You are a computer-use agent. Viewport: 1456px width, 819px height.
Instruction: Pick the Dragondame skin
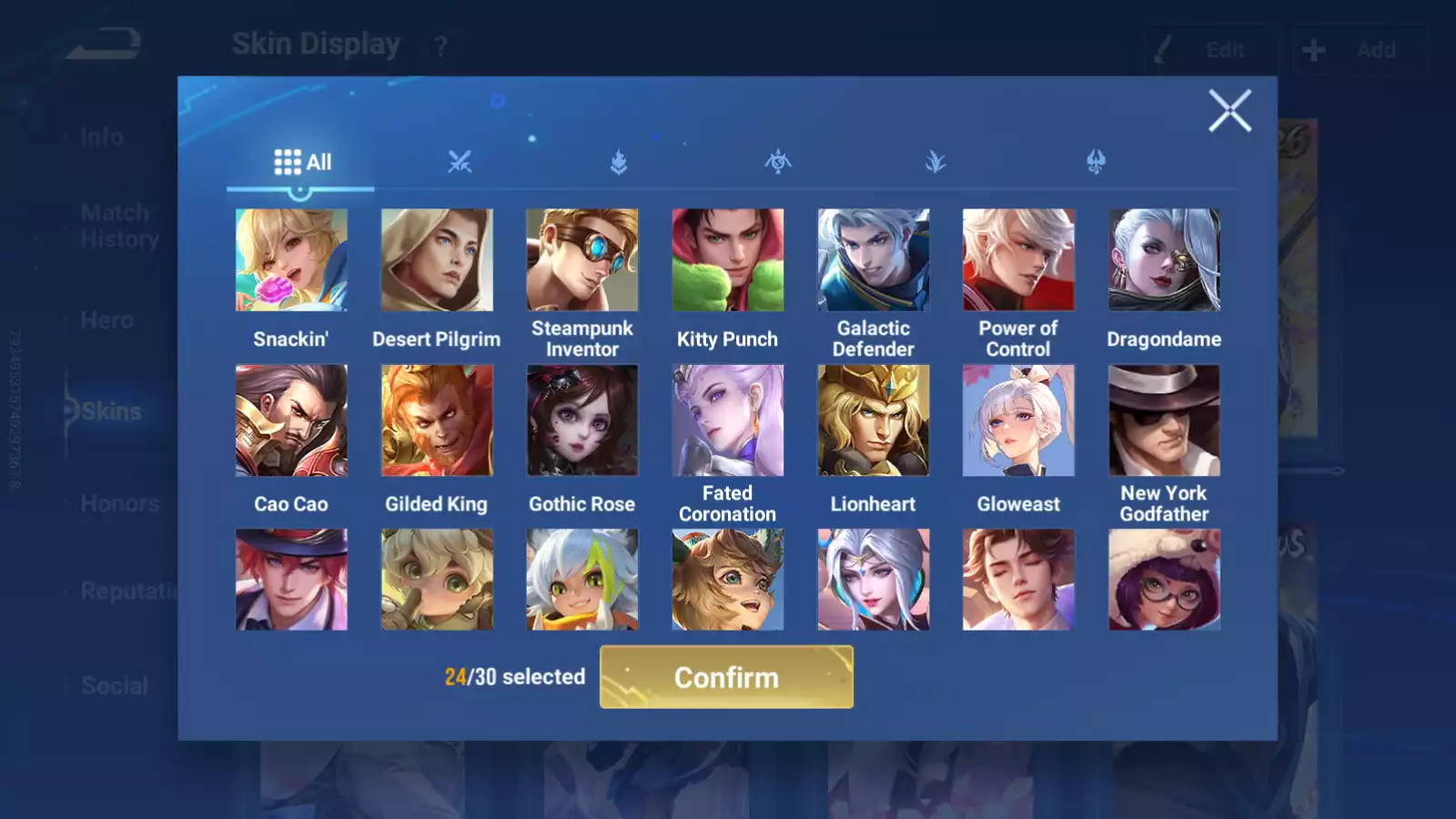pyautogui.click(x=1164, y=260)
